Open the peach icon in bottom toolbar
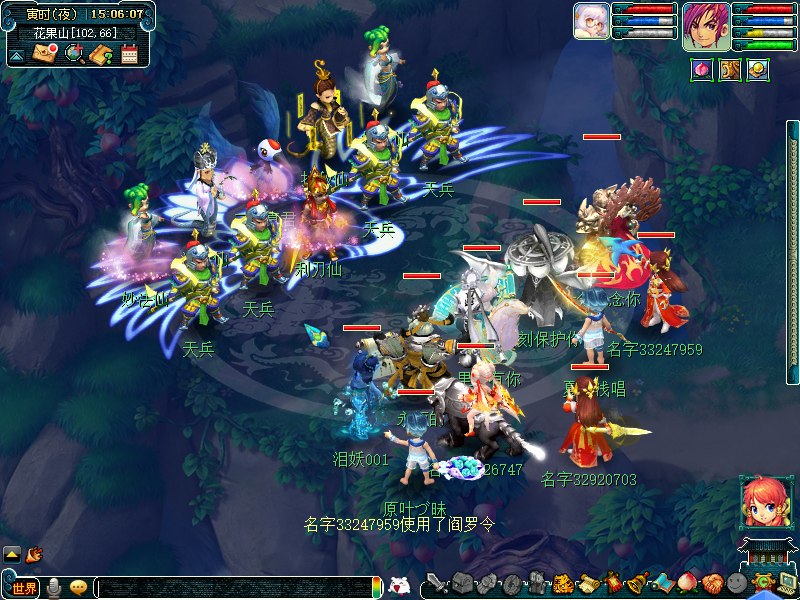800x600 pixels. (687, 583)
